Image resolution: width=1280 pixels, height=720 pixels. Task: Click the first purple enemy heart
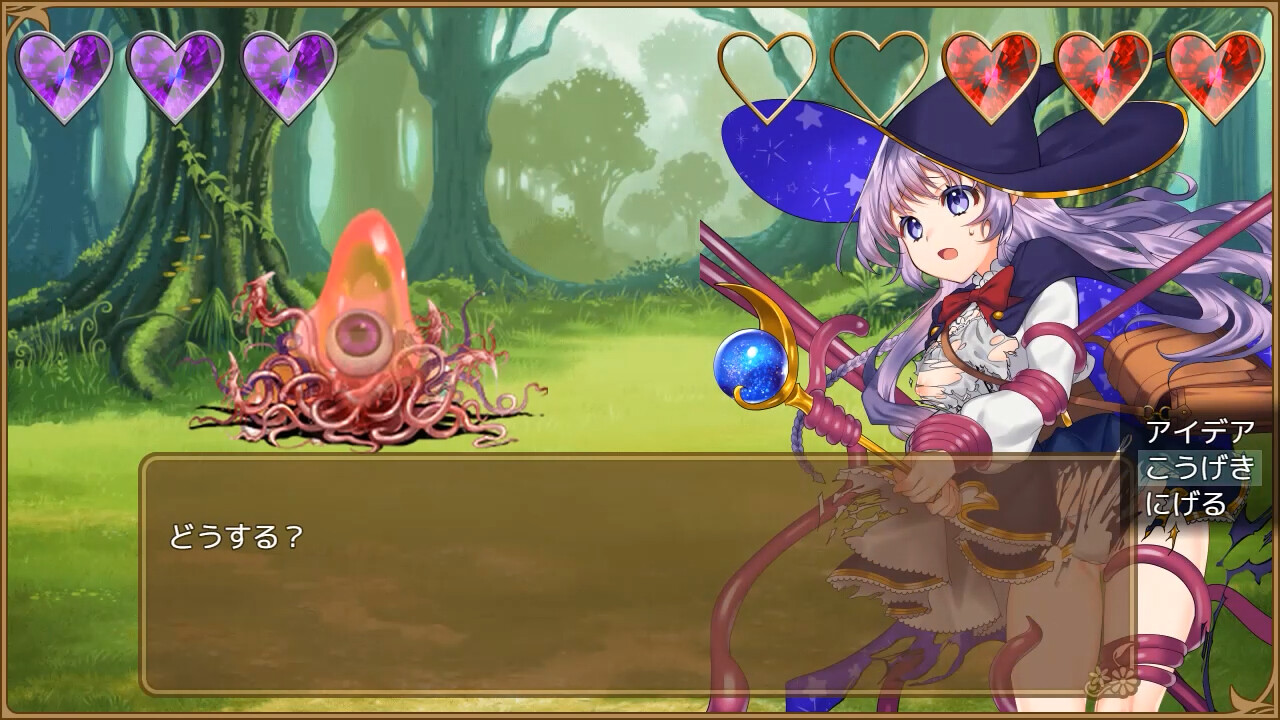pyautogui.click(x=65, y=70)
